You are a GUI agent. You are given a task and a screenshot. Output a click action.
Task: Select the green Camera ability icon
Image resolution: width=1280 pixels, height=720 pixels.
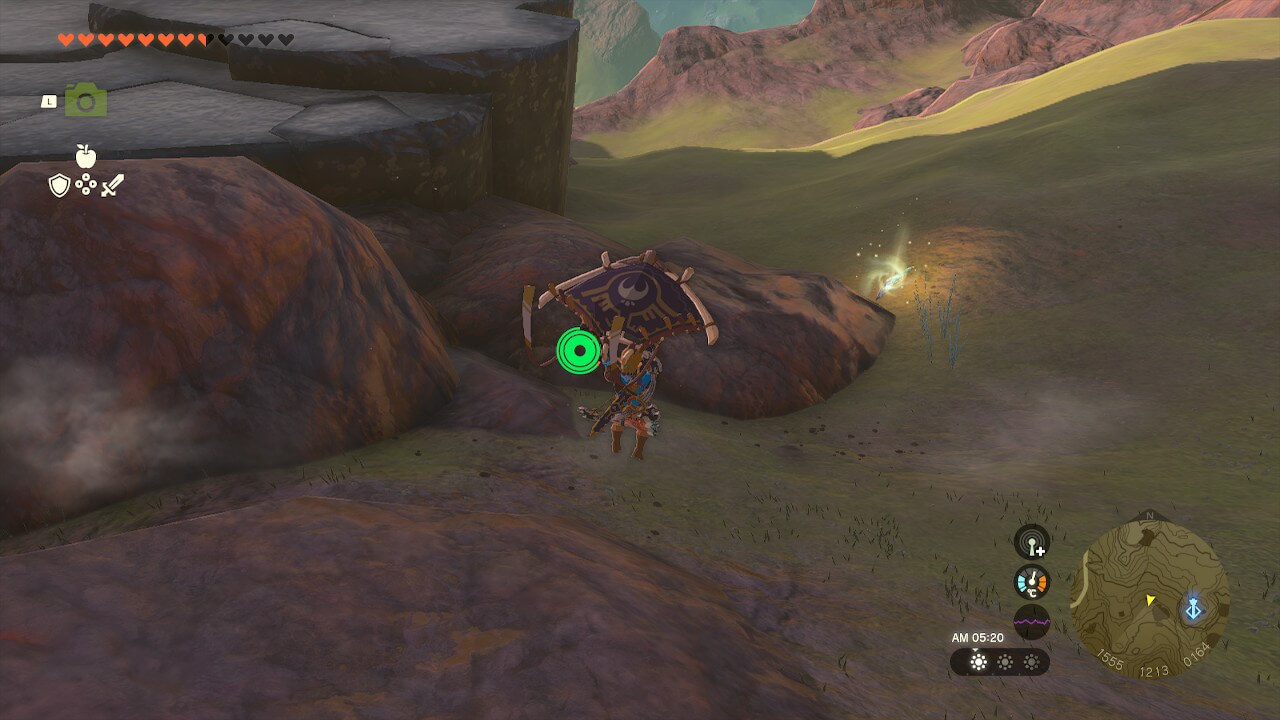click(x=86, y=100)
